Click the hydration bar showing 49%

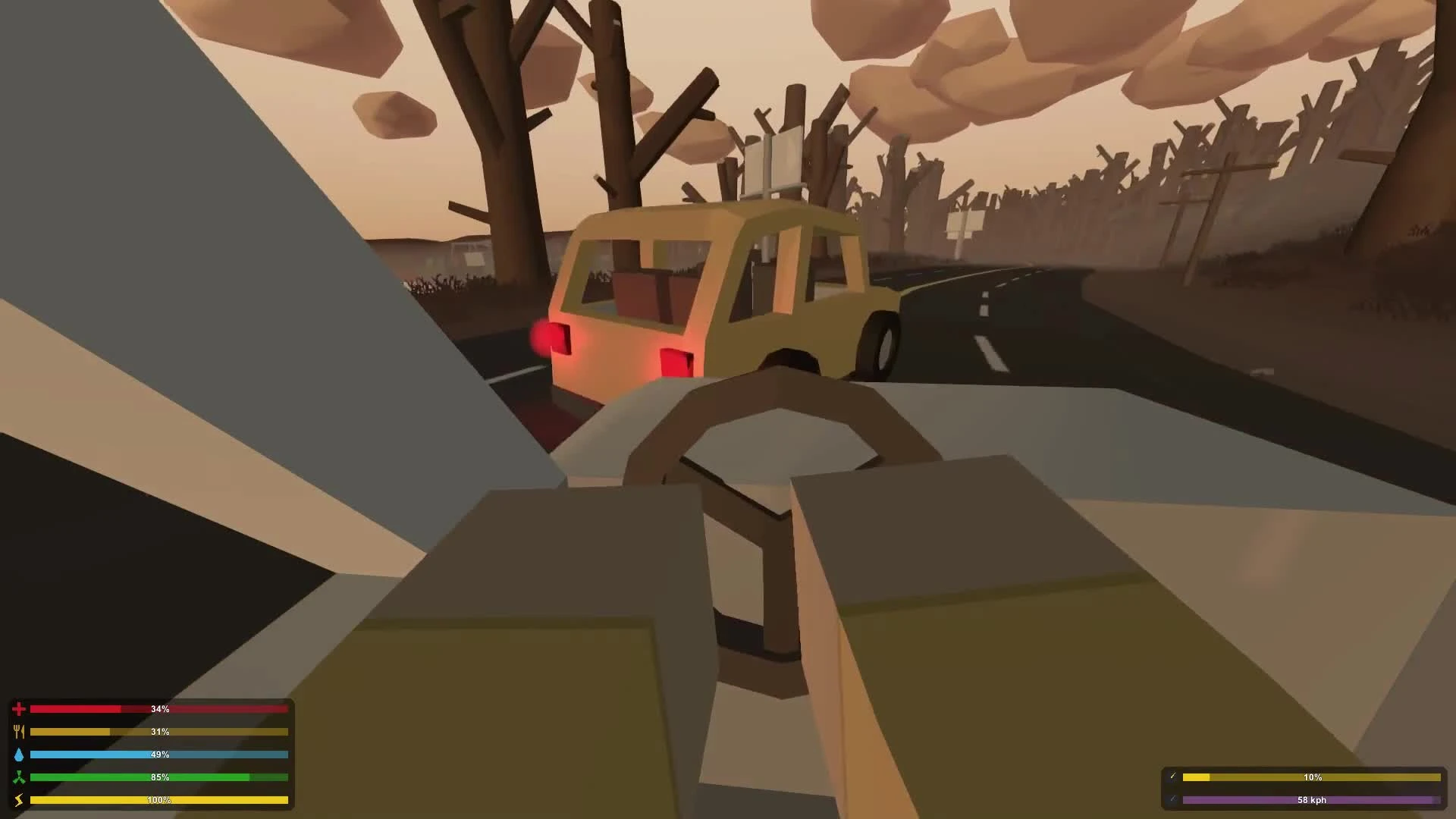point(159,754)
